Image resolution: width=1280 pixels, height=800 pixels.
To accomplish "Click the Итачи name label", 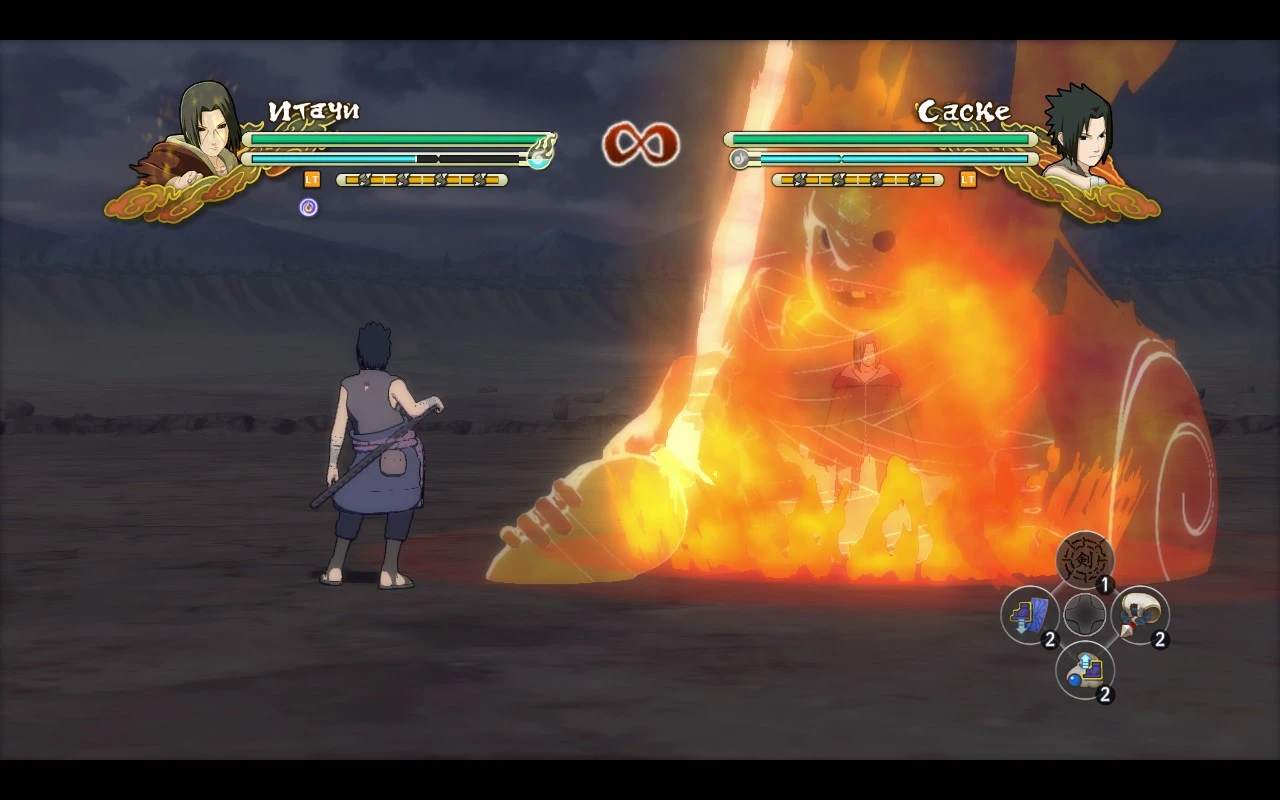I will (x=314, y=110).
